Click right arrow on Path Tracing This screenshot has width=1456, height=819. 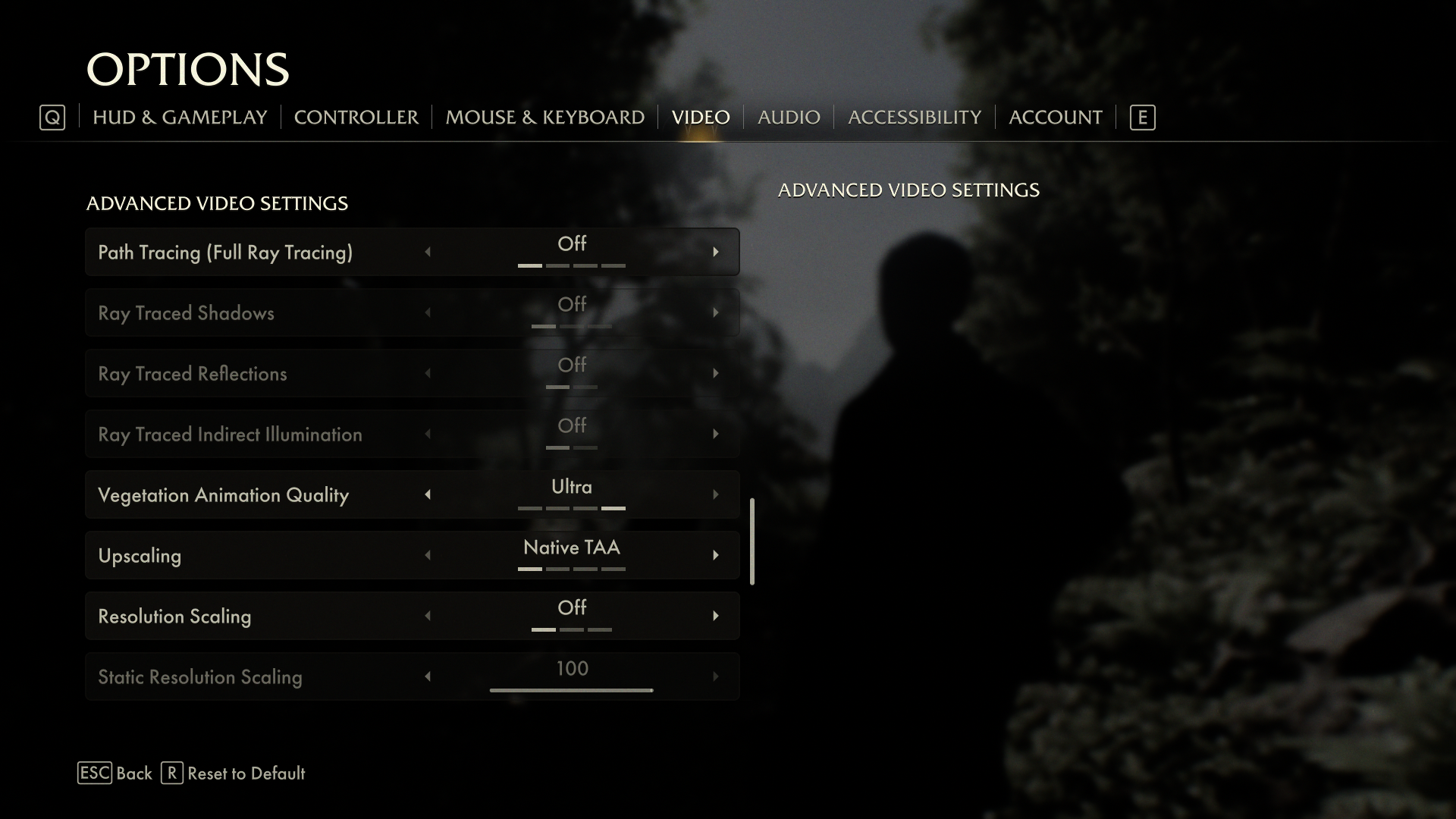(x=715, y=252)
